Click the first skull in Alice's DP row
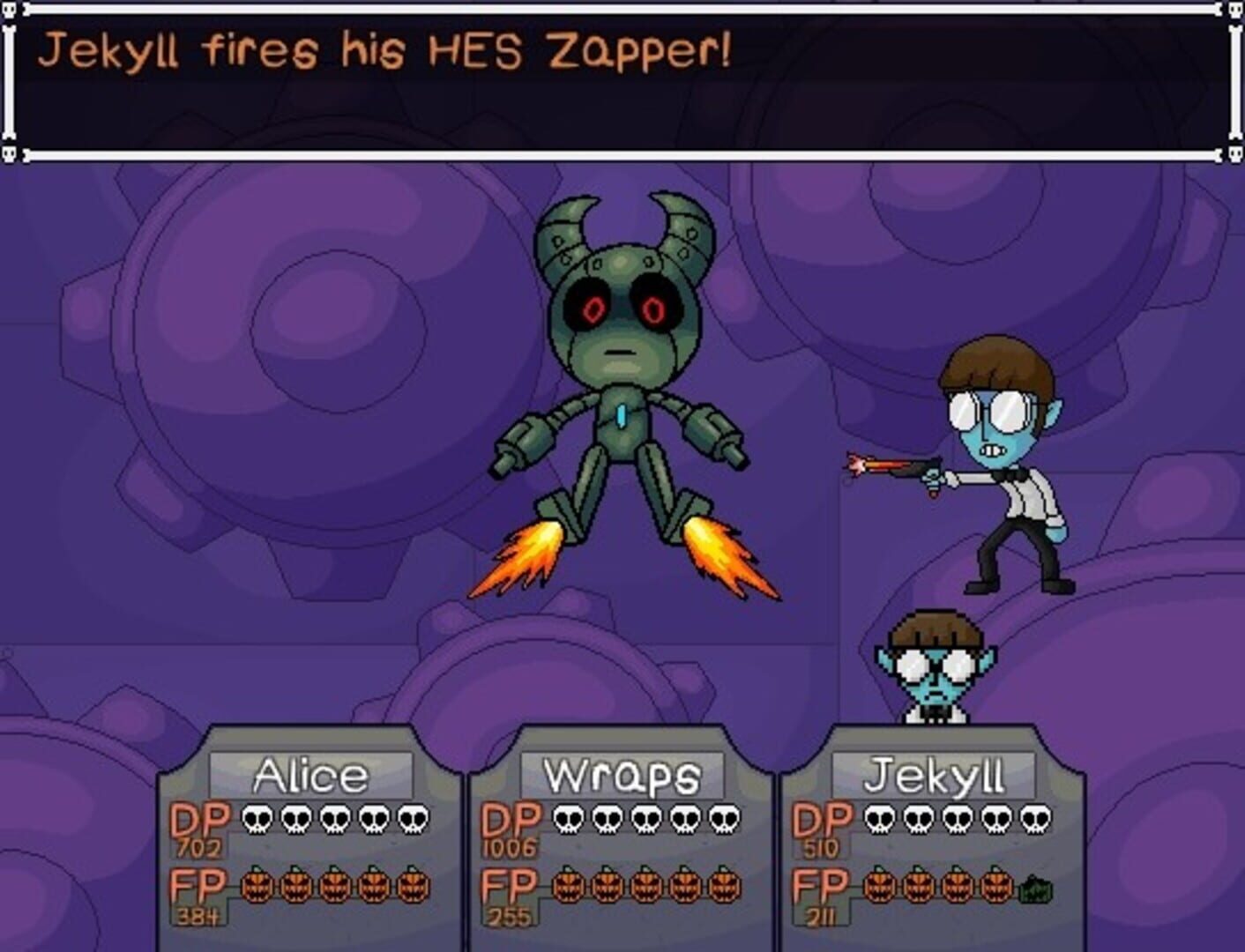 click(256, 819)
